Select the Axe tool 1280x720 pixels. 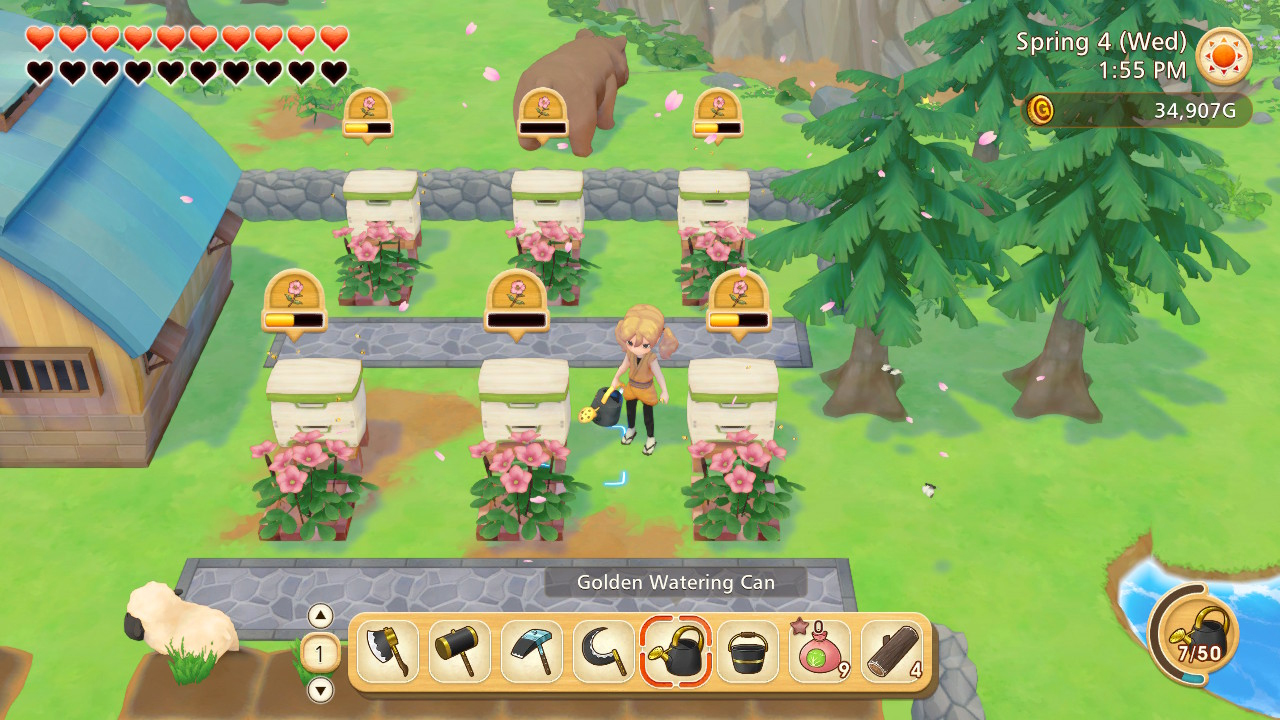point(388,652)
